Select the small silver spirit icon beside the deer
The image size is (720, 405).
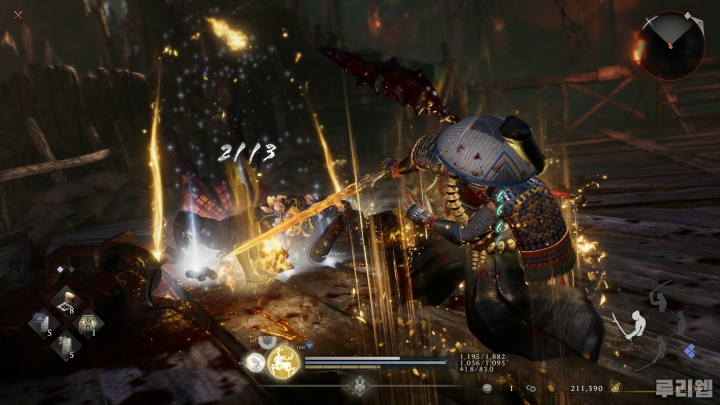coord(254,362)
